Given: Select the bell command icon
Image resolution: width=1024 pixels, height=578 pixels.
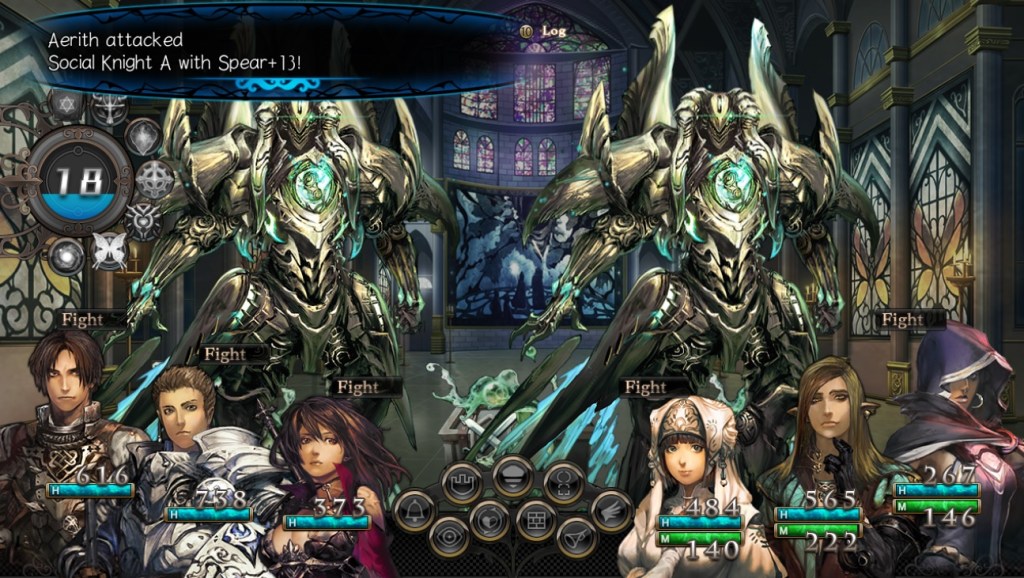Looking at the screenshot, I should tap(414, 510).
